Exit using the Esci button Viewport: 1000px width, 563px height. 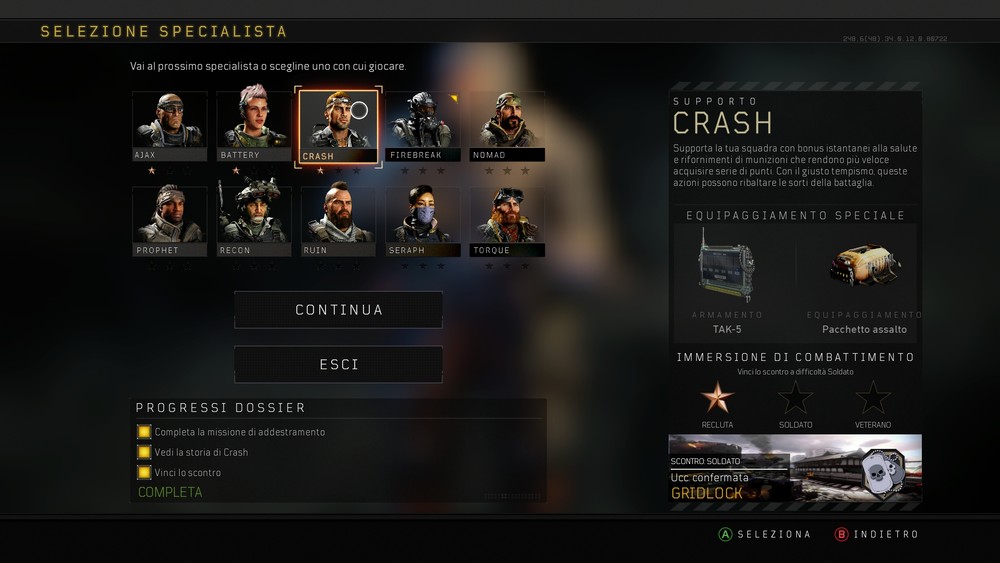coord(338,365)
